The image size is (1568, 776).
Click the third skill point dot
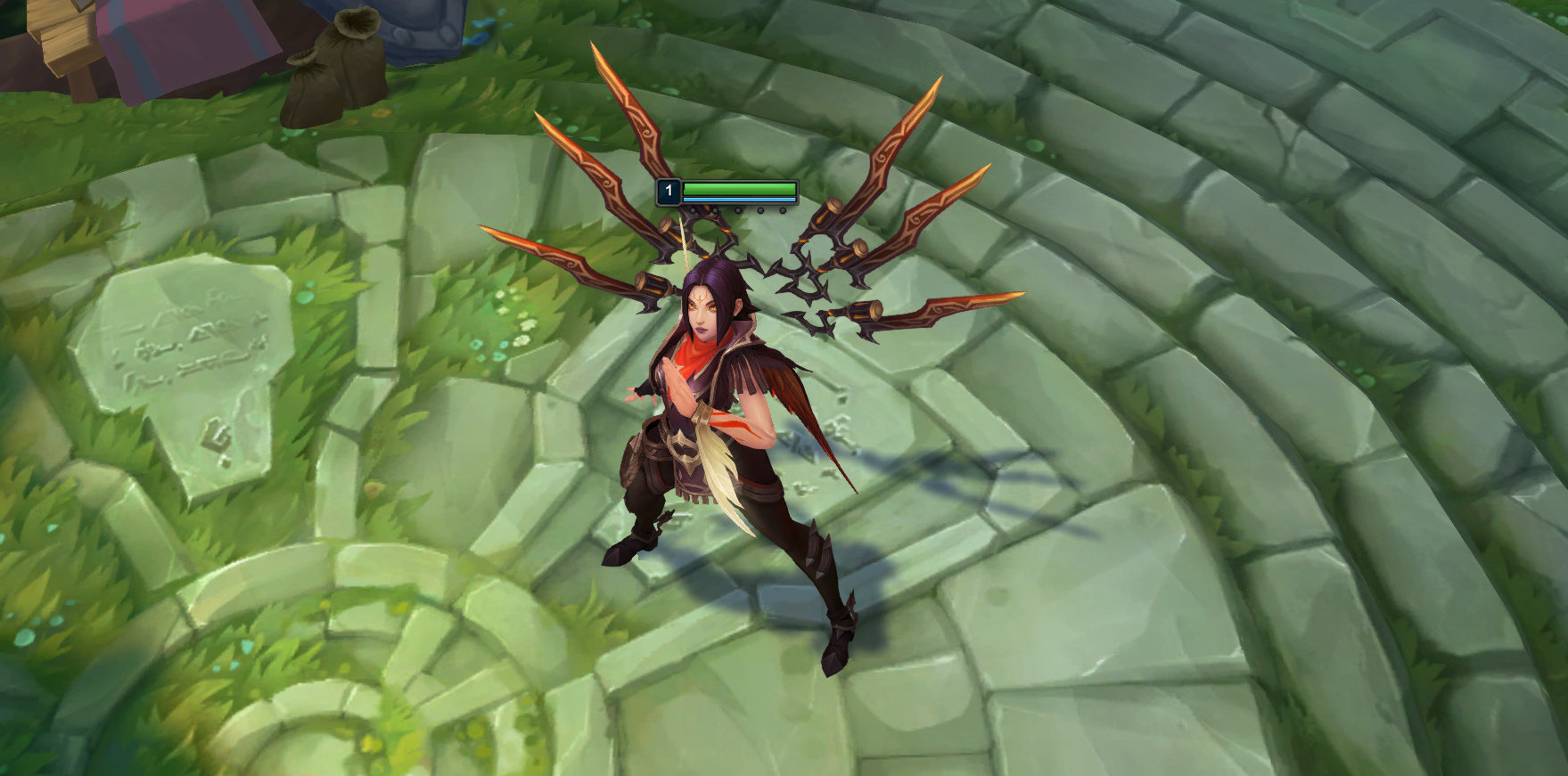[738, 212]
